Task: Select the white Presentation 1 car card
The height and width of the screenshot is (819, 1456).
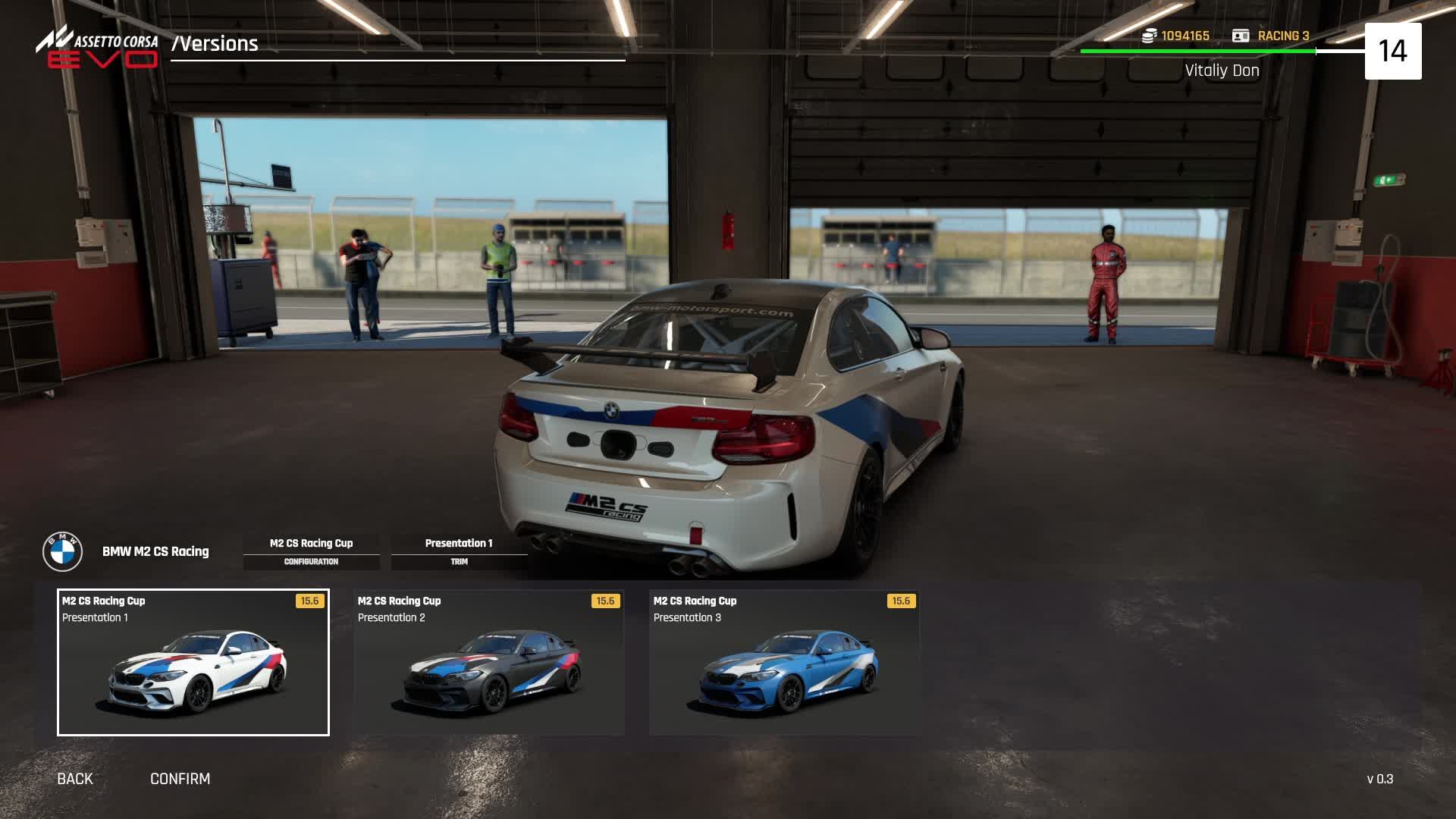Action: [x=193, y=662]
